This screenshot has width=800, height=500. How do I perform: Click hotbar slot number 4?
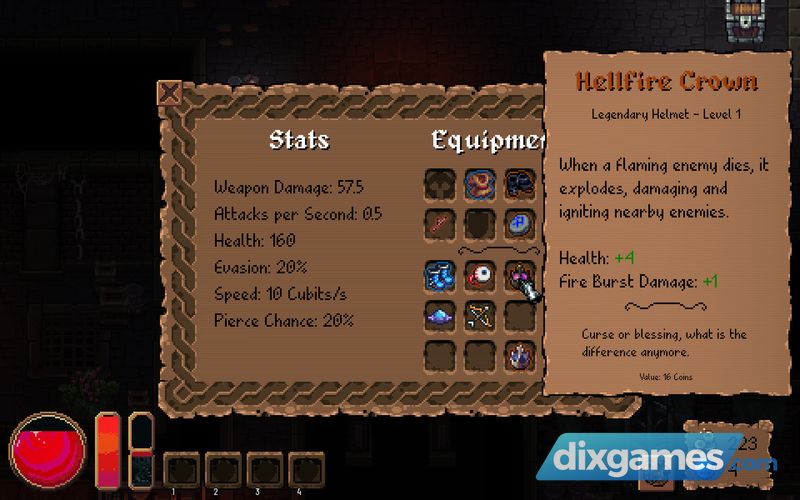pyautogui.click(x=304, y=471)
